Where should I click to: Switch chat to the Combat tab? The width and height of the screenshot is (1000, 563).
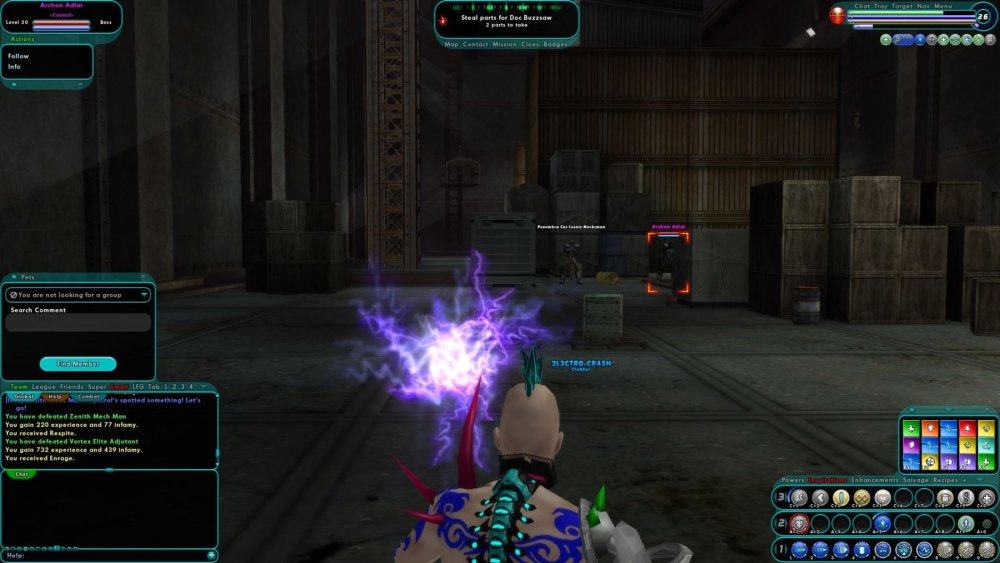click(89, 397)
